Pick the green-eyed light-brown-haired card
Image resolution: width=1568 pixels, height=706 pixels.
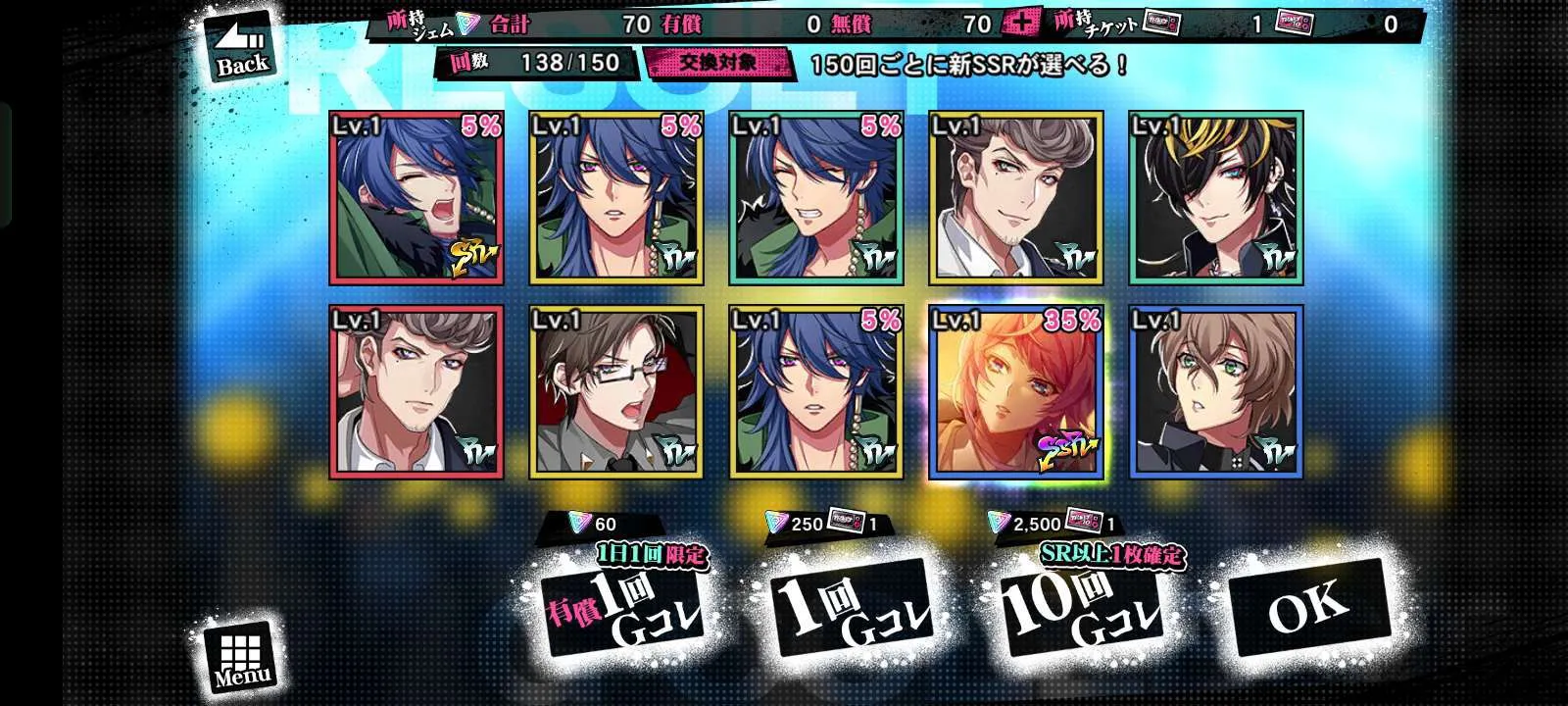tap(1216, 392)
